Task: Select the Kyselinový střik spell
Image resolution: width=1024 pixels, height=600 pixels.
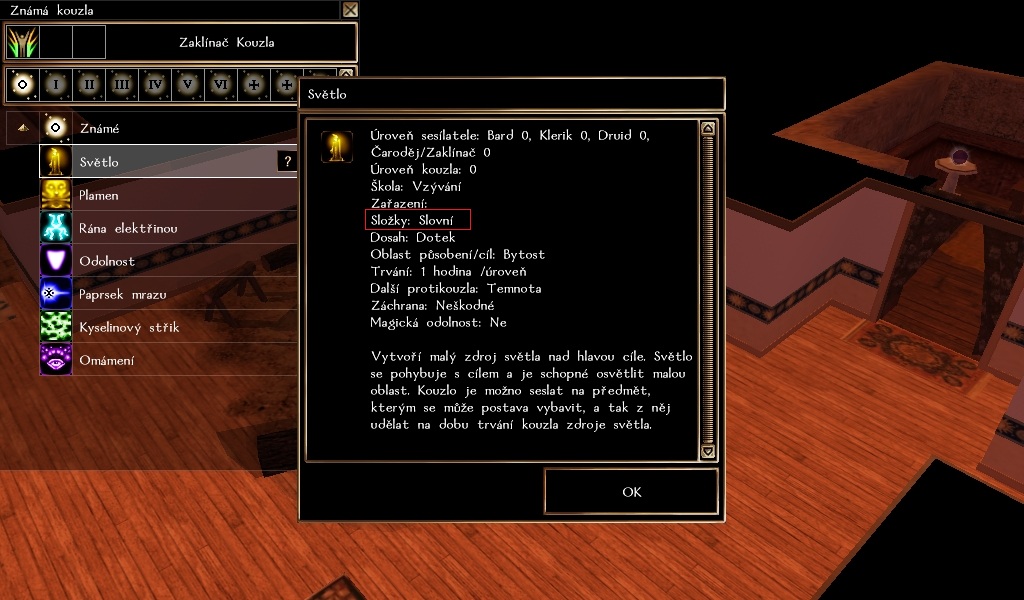Action: [129, 327]
